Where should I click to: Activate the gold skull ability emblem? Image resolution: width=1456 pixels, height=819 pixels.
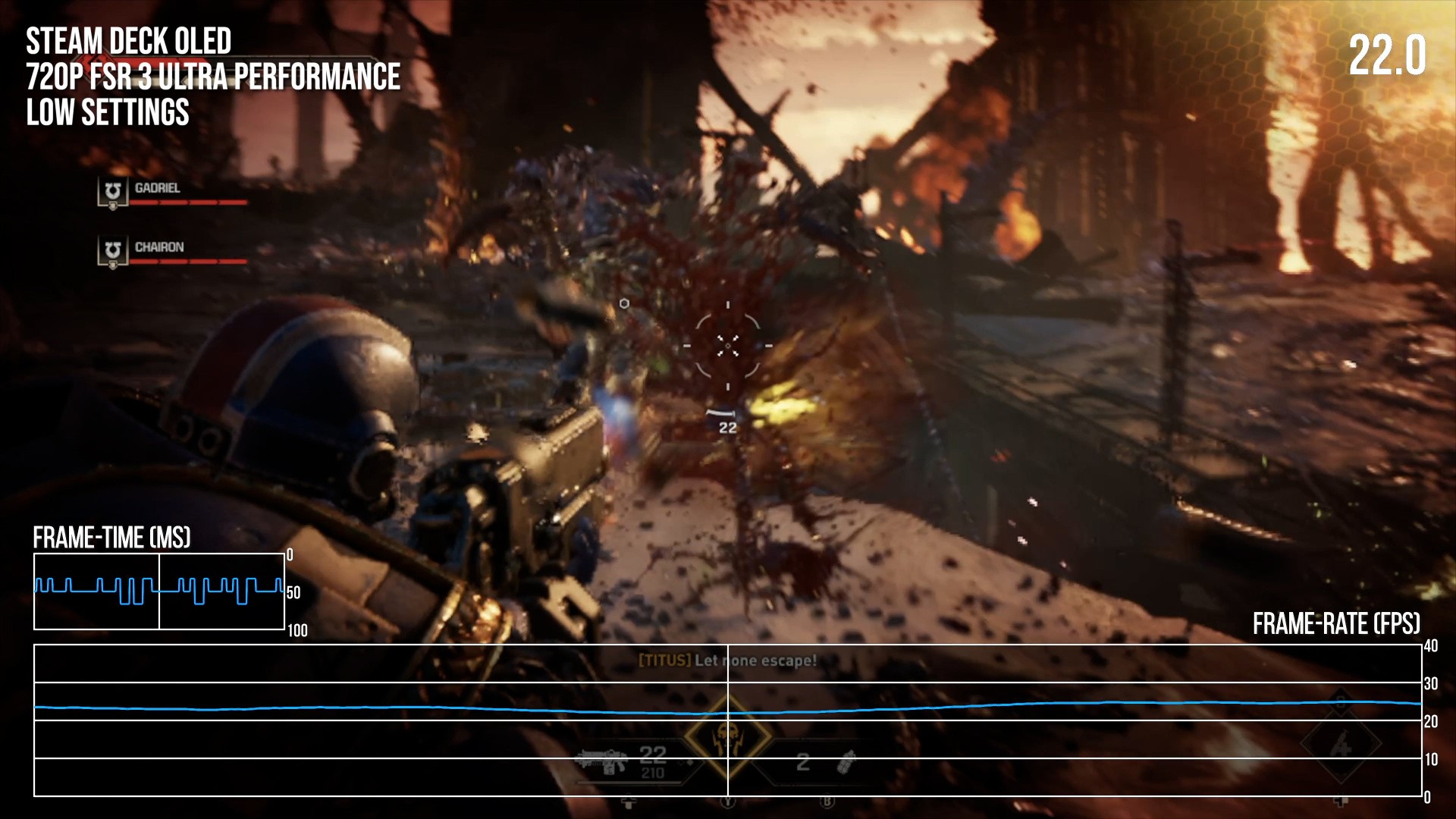727,736
